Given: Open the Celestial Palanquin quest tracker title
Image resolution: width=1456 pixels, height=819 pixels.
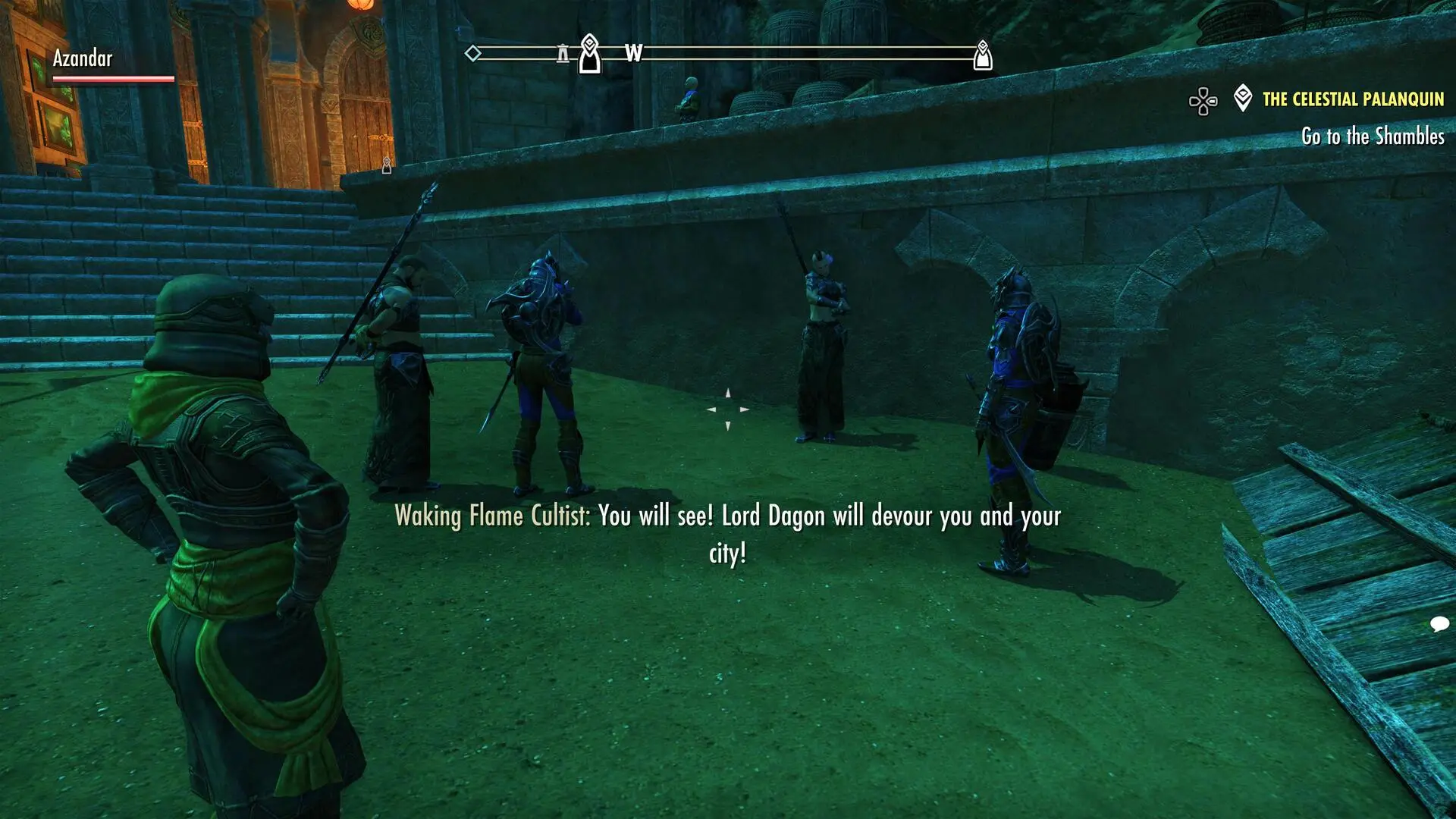Looking at the screenshot, I should [1353, 99].
